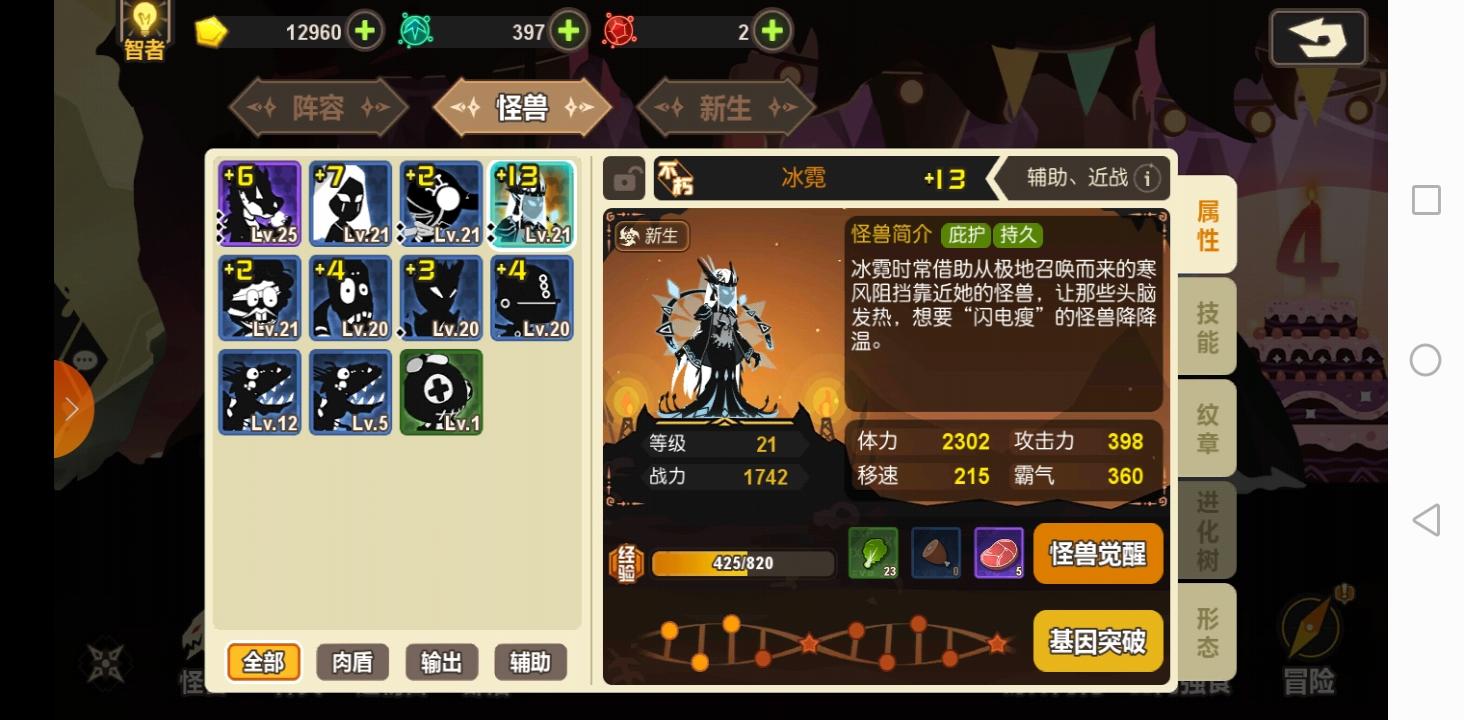Tap the info icon next to 辅助、近战
This screenshot has height=720, width=1464.
pos(1148,178)
